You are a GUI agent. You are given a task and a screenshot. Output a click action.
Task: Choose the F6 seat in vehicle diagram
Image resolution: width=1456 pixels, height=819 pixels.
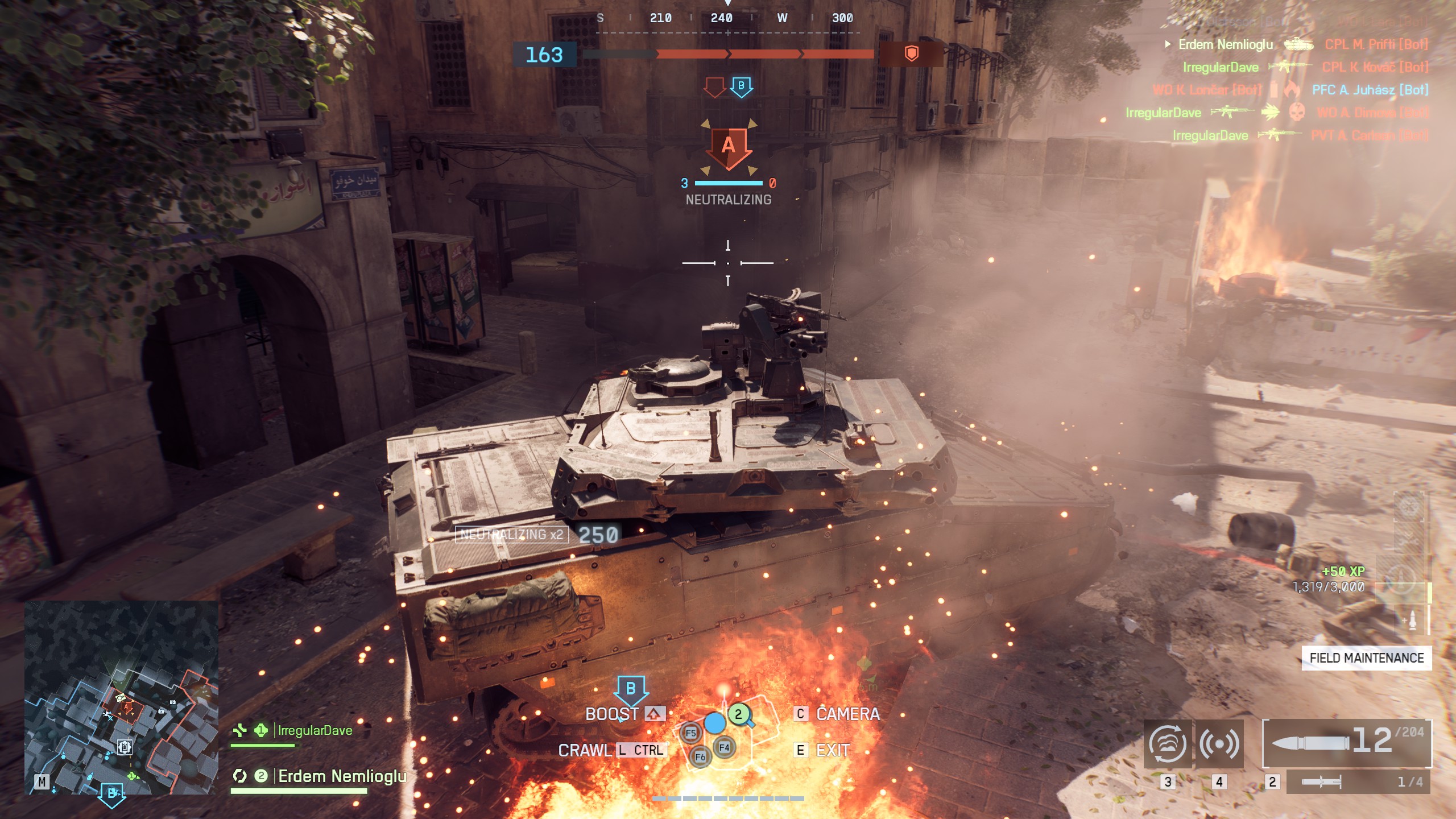(700, 757)
